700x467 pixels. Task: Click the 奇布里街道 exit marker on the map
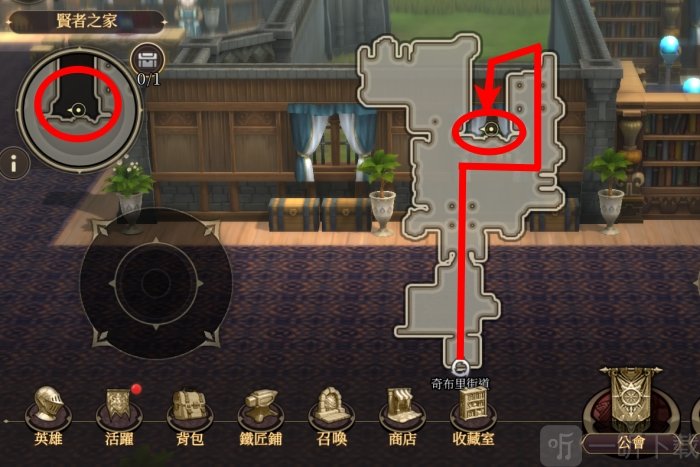pos(461,367)
